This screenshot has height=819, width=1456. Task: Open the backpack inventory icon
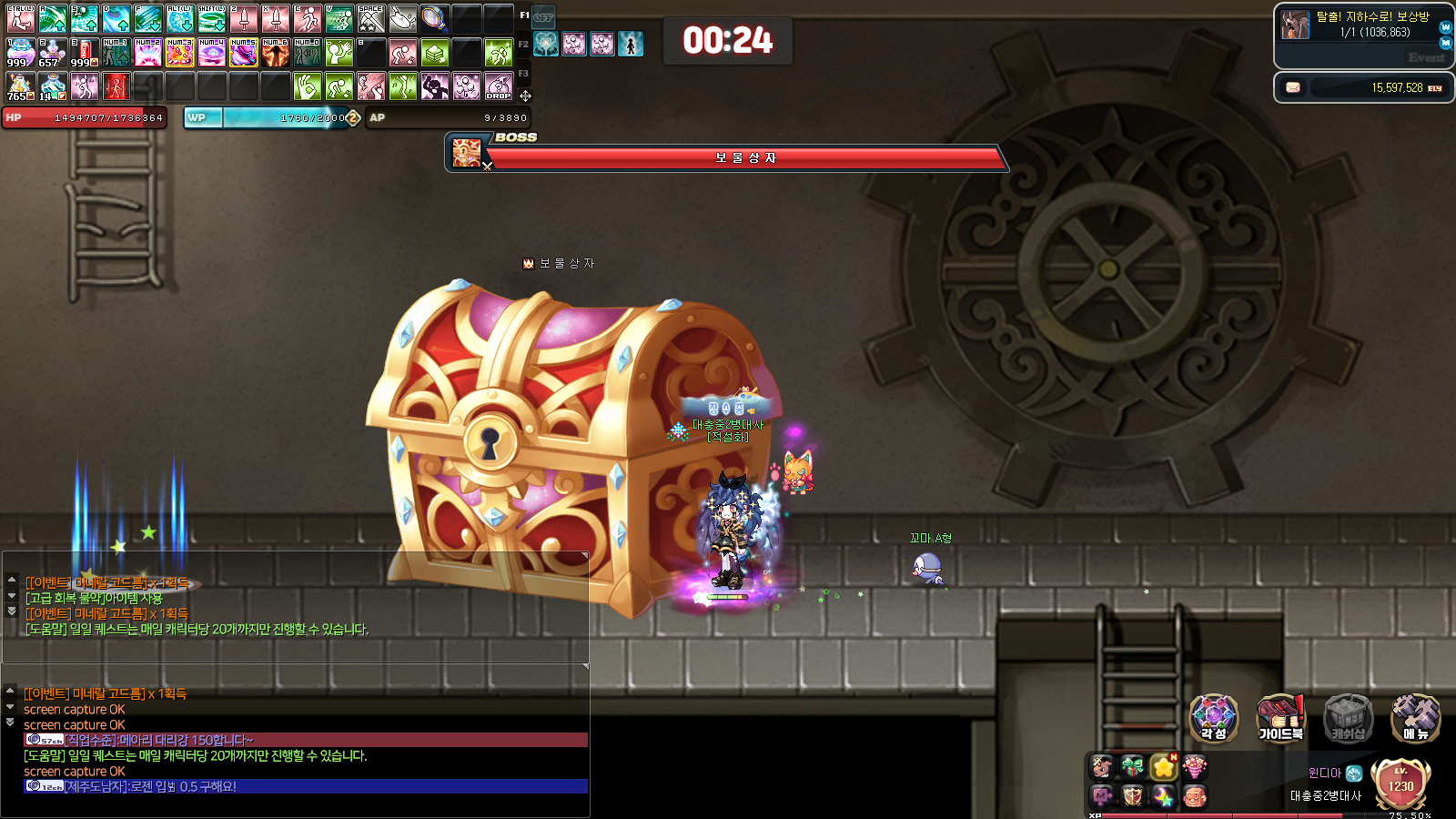coord(1194,797)
